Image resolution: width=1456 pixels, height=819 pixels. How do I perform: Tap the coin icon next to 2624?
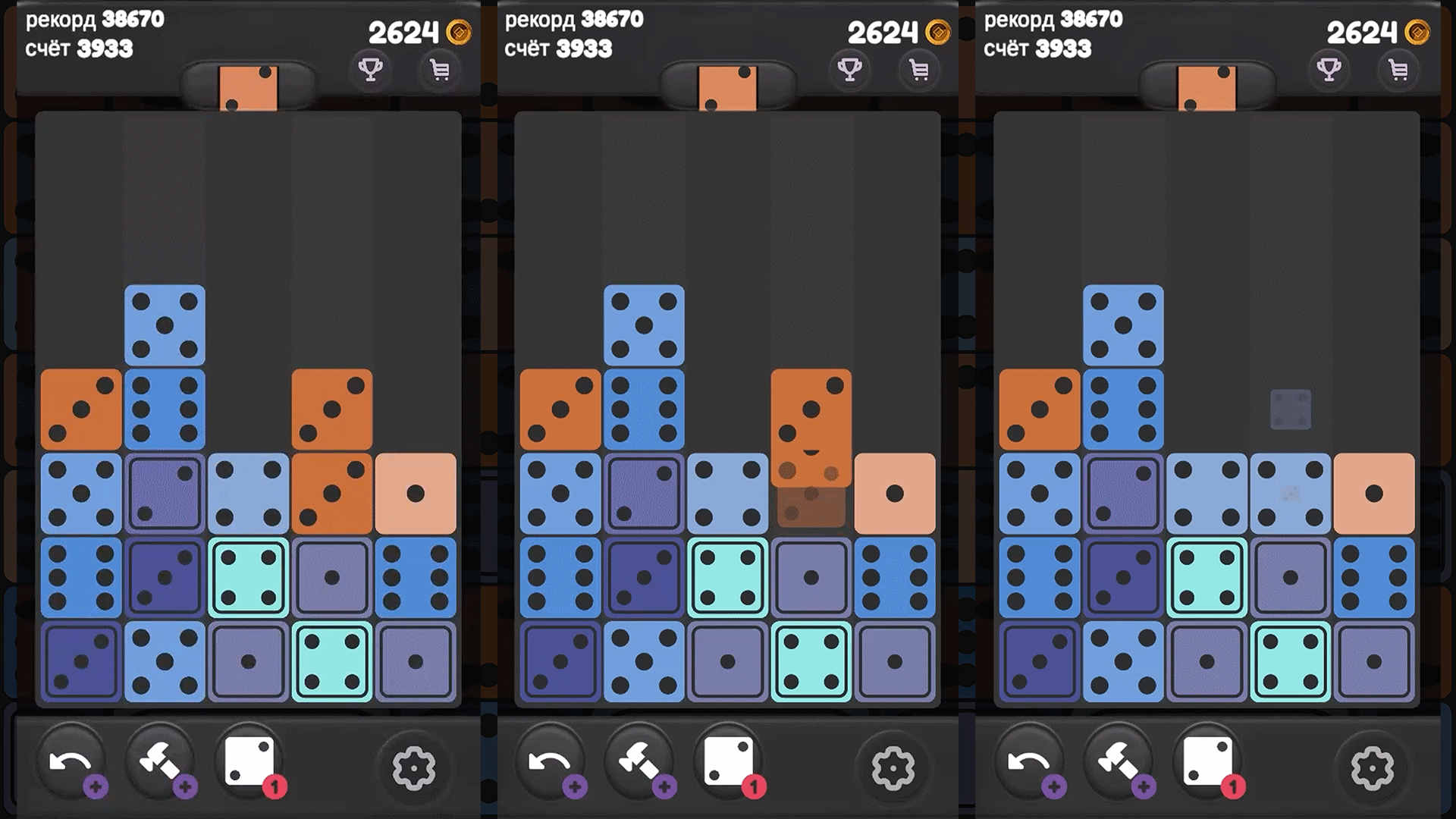click(x=460, y=32)
